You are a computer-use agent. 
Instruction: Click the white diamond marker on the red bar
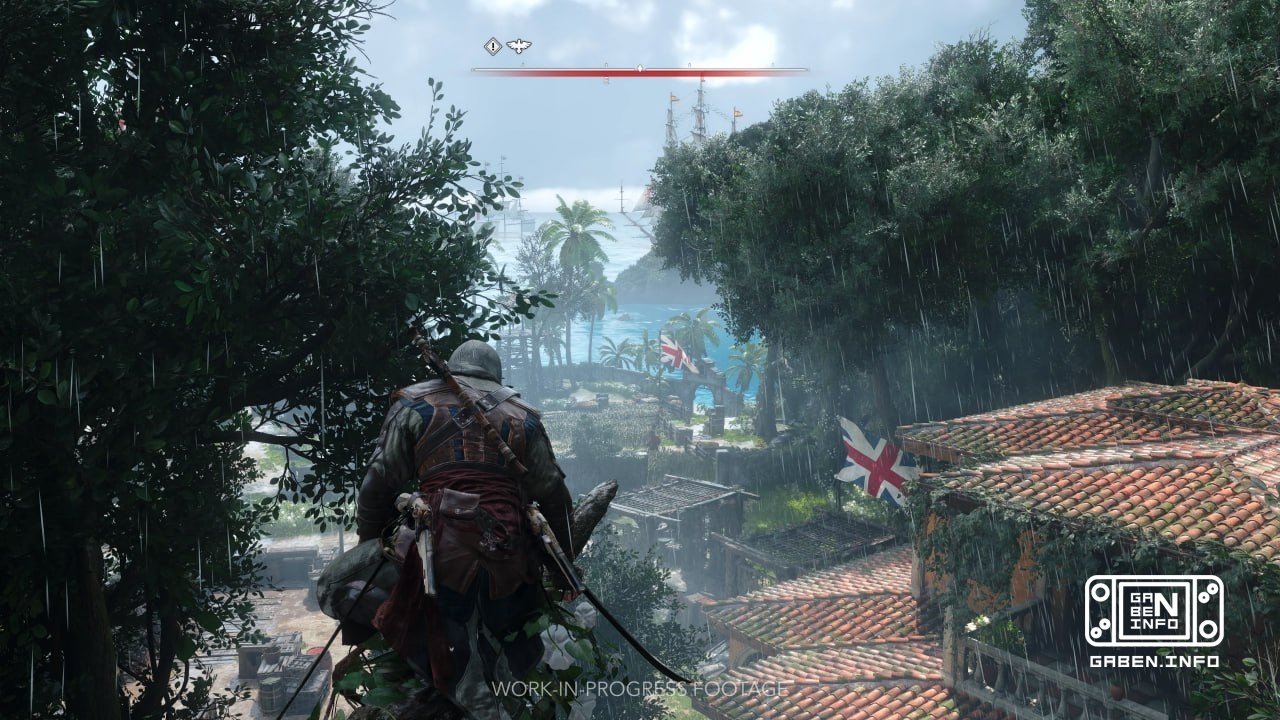[x=641, y=69]
